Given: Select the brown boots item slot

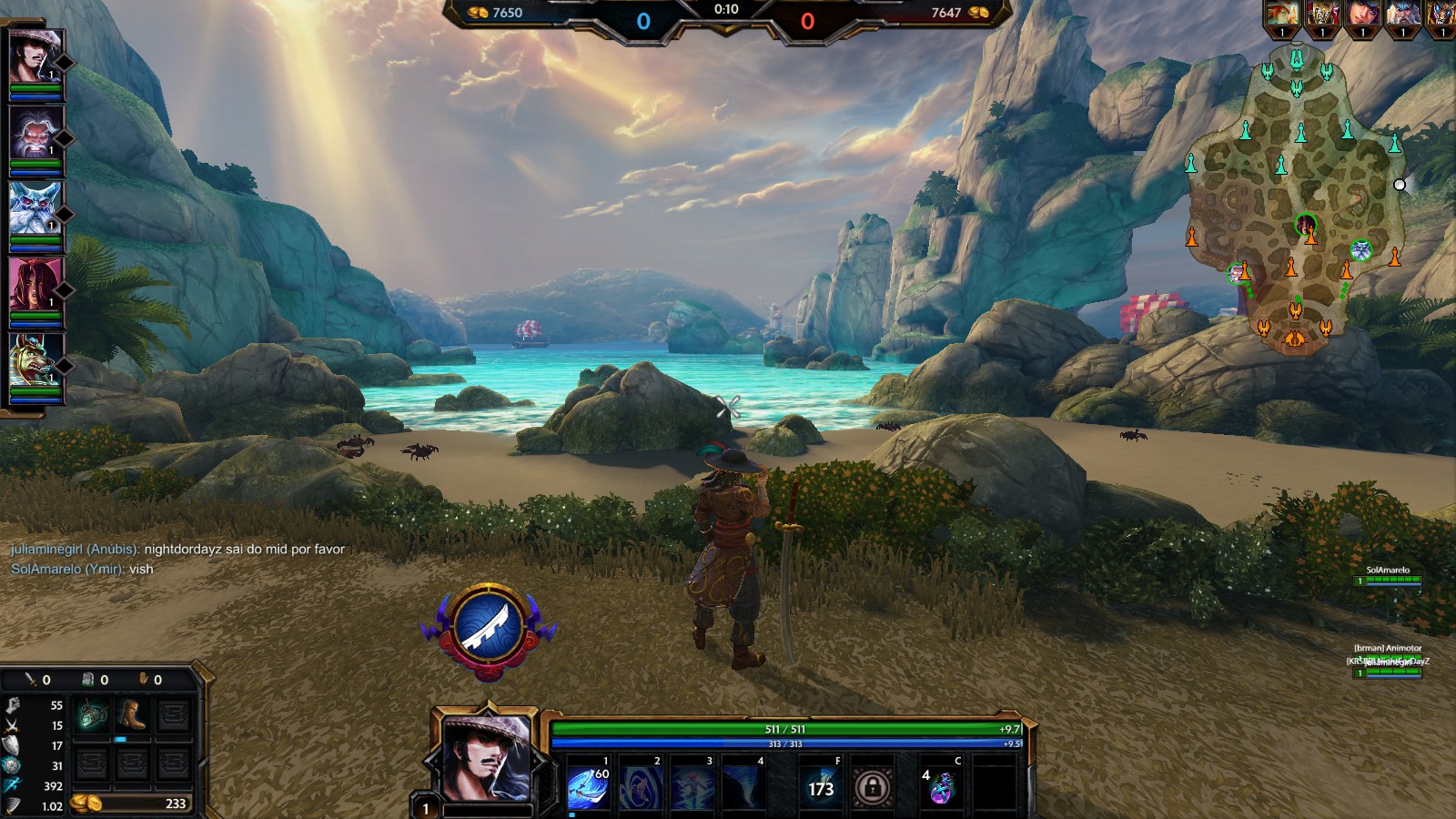Looking at the screenshot, I should click(x=133, y=715).
